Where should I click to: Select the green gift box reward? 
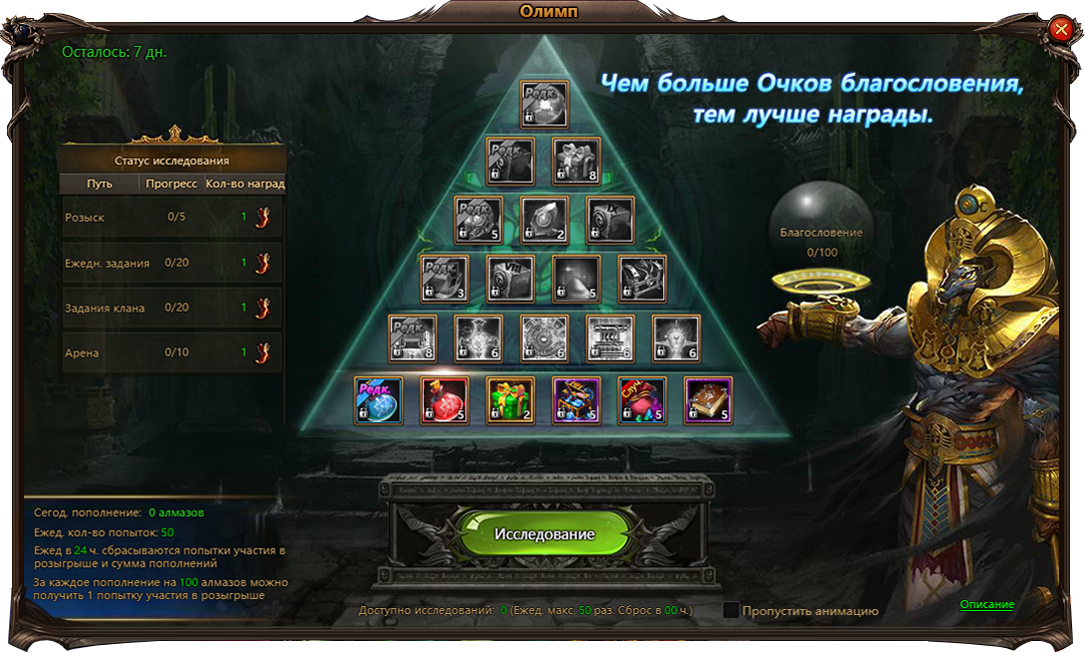511,400
